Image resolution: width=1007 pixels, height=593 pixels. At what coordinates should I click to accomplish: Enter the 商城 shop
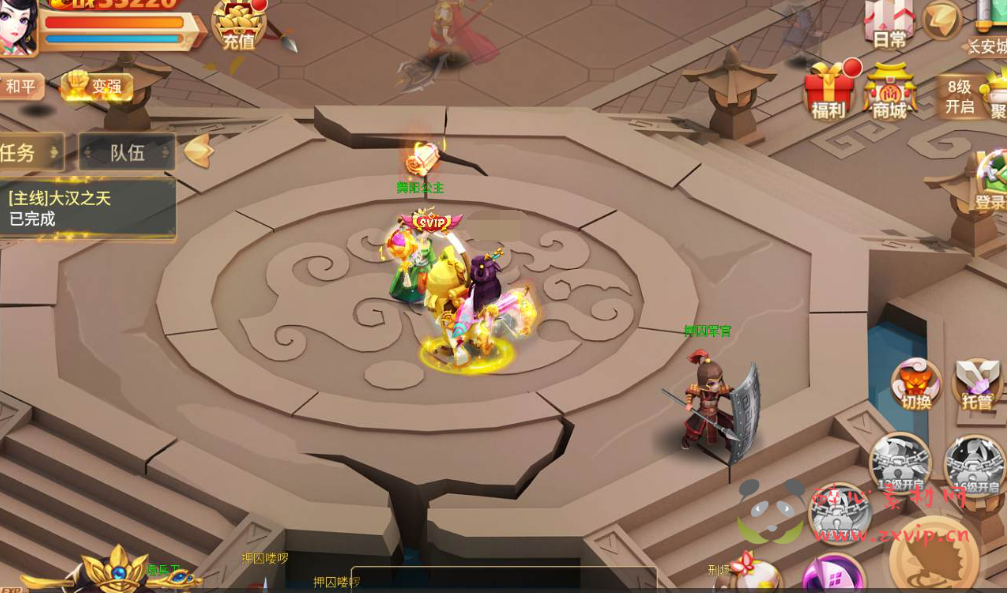click(x=889, y=92)
